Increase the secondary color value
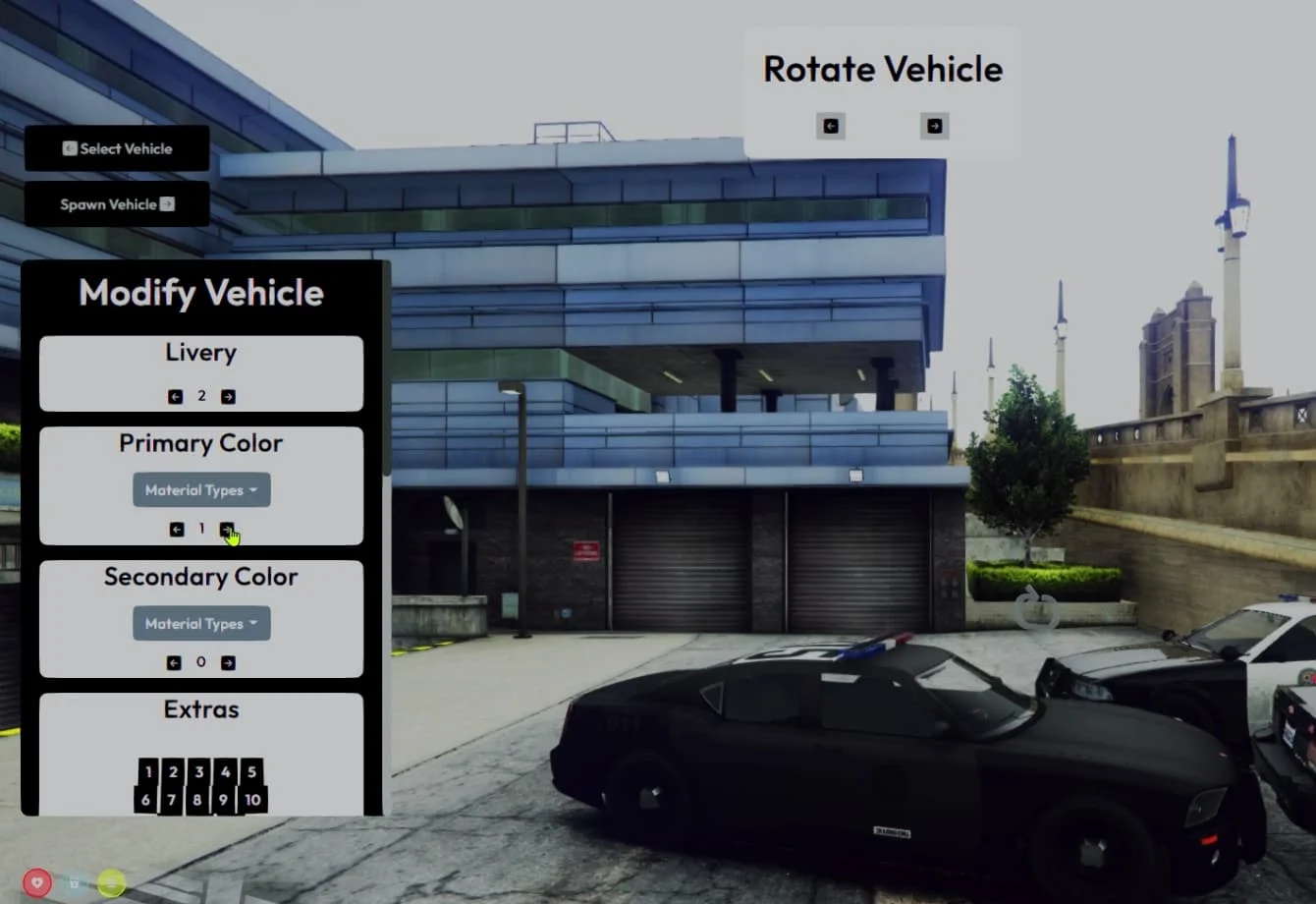The height and width of the screenshot is (904, 1316). coord(228,663)
